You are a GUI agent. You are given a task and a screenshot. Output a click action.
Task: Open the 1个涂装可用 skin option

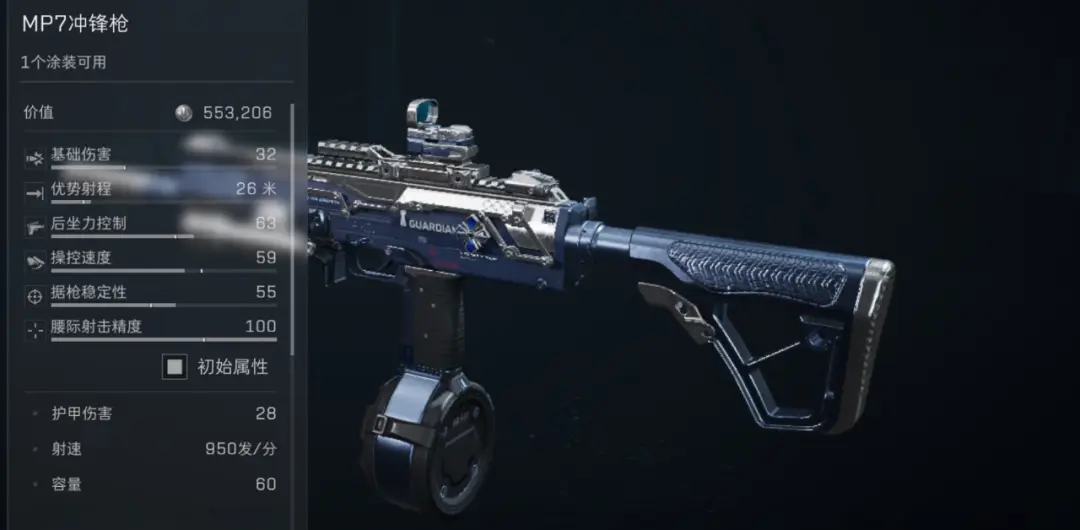[64, 62]
